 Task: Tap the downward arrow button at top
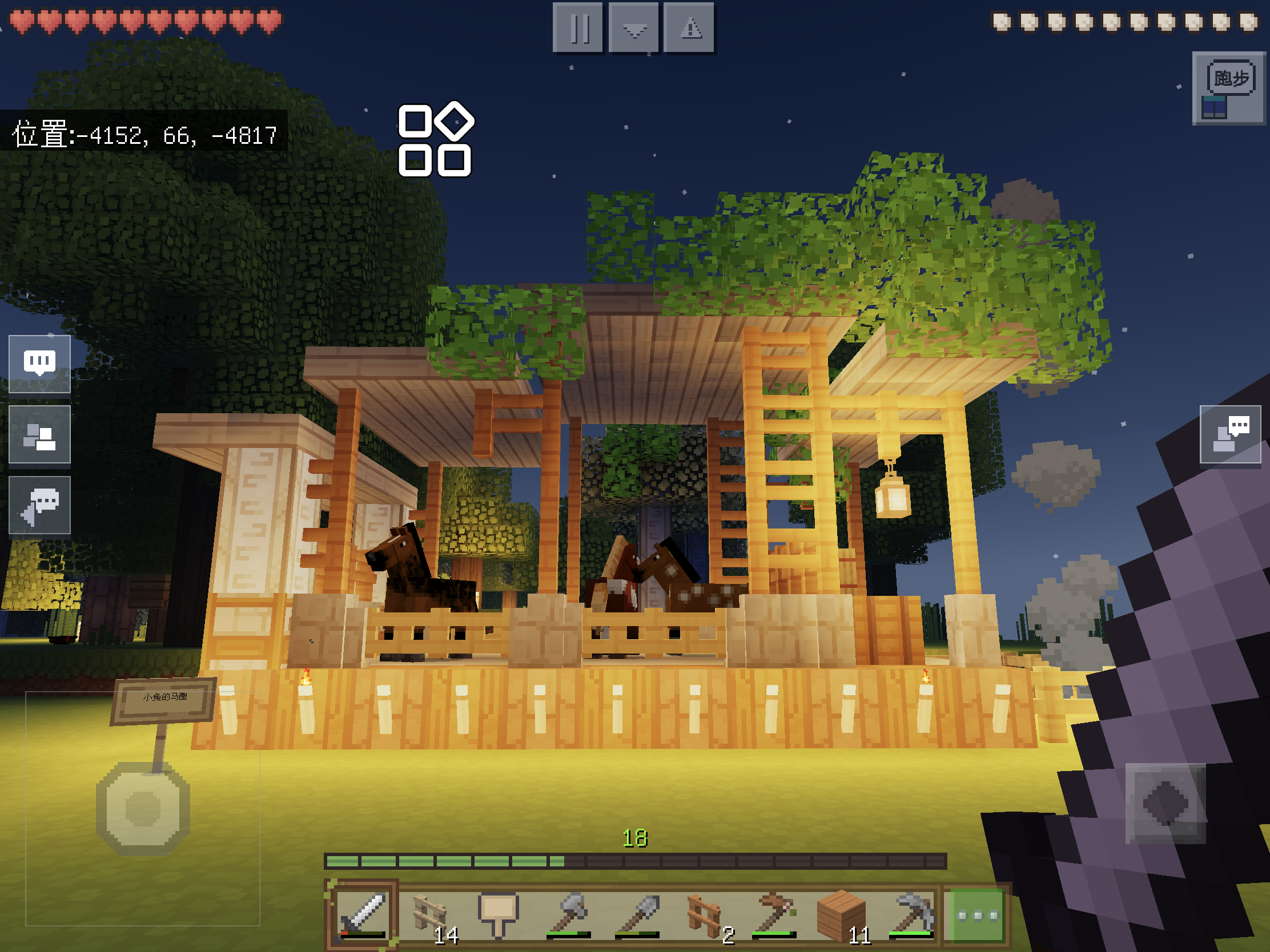coord(633,27)
